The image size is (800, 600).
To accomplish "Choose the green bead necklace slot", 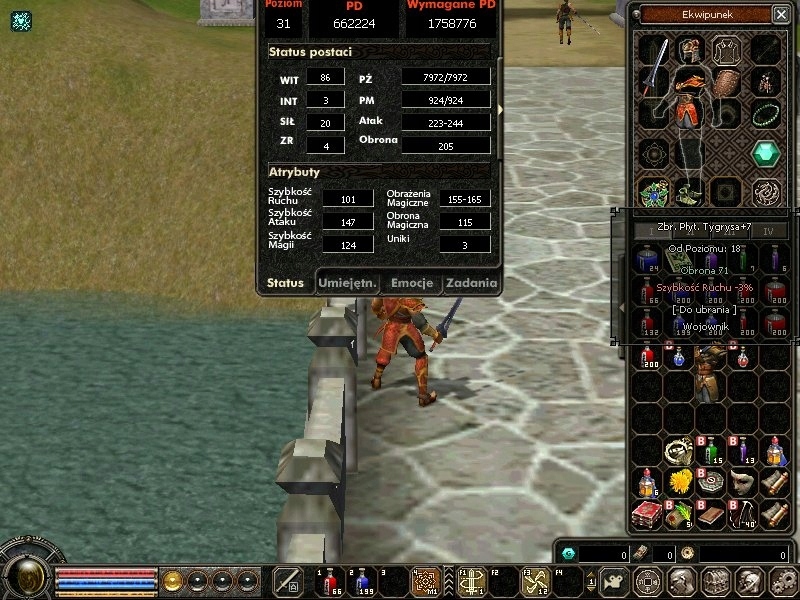I will [766, 113].
